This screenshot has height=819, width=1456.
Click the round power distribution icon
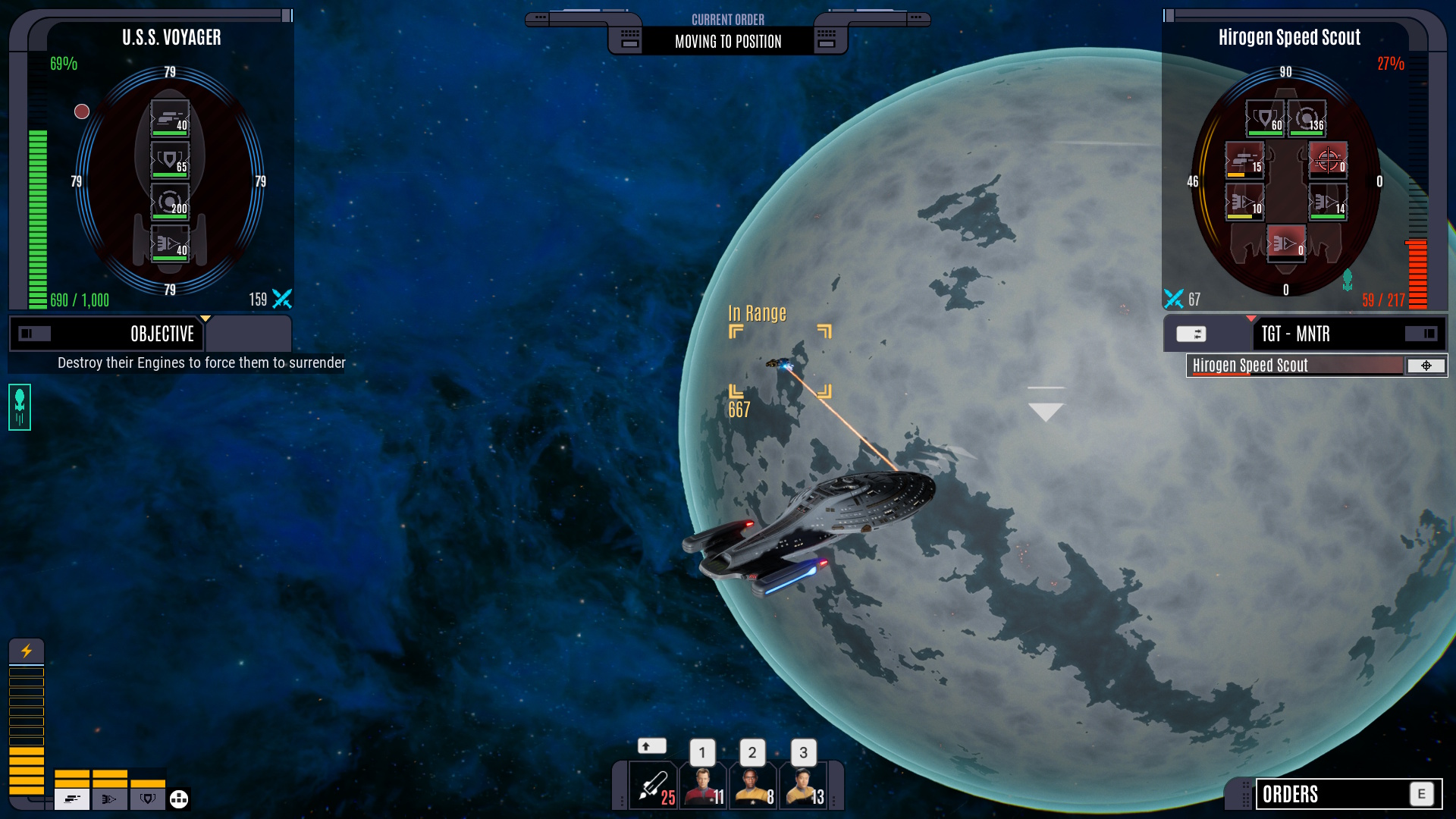click(x=179, y=799)
